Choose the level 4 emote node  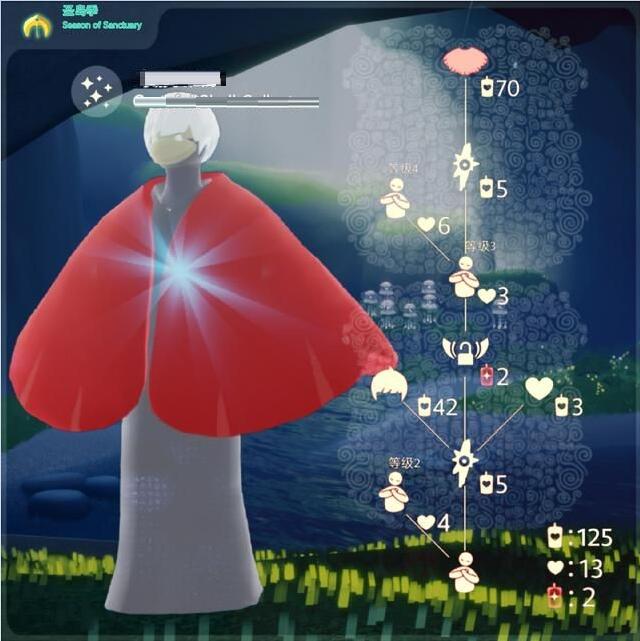395,200
